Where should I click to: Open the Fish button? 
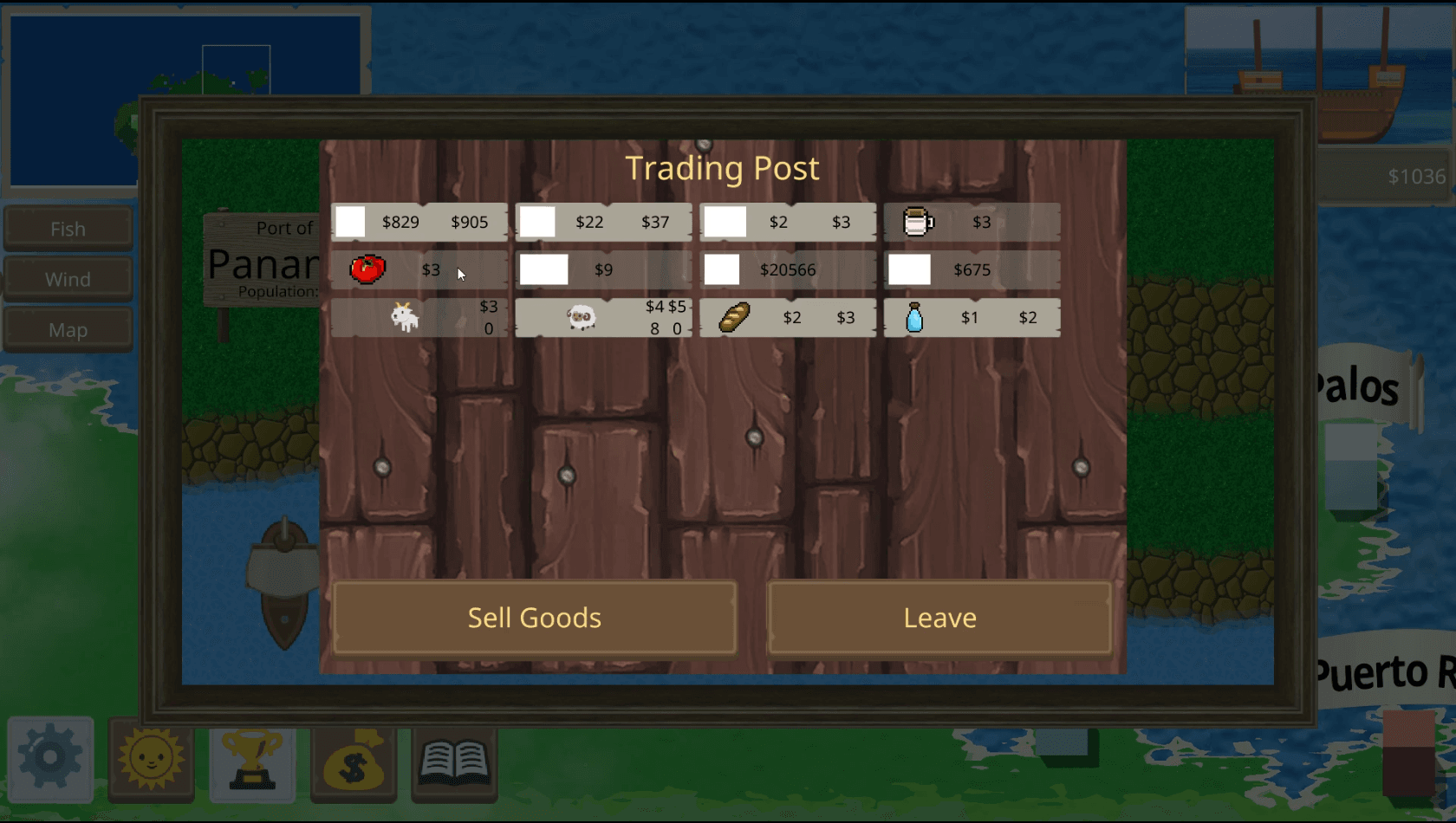click(x=68, y=229)
